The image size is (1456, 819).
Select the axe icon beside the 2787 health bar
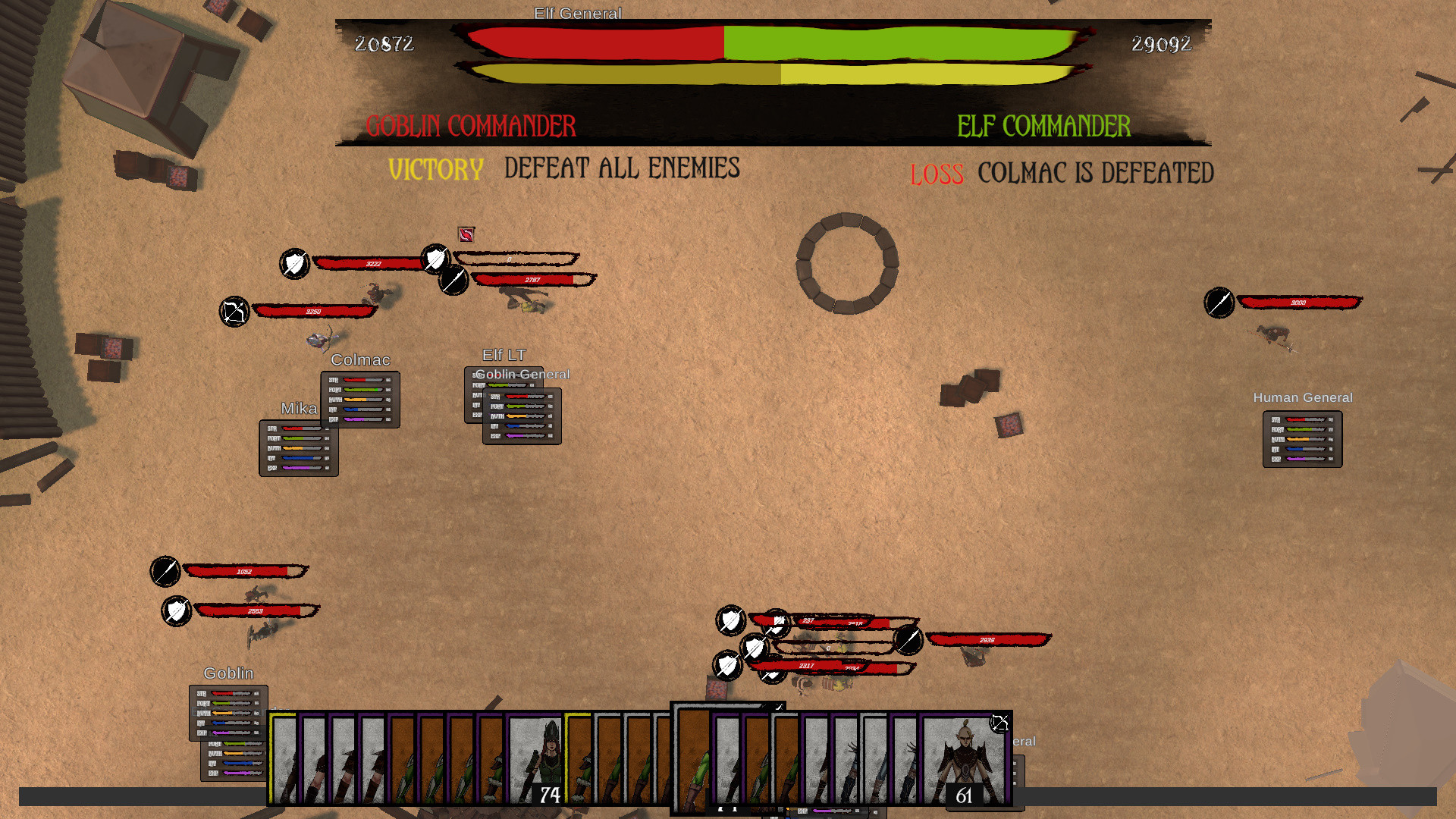point(453,281)
